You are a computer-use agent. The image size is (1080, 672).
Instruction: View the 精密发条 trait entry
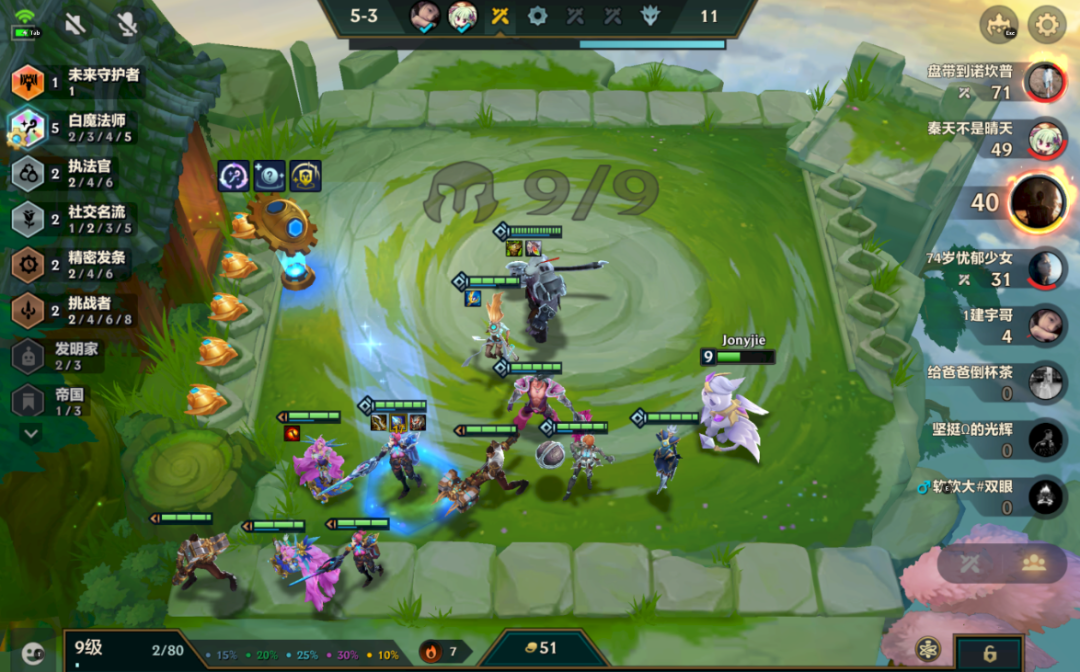(x=75, y=265)
